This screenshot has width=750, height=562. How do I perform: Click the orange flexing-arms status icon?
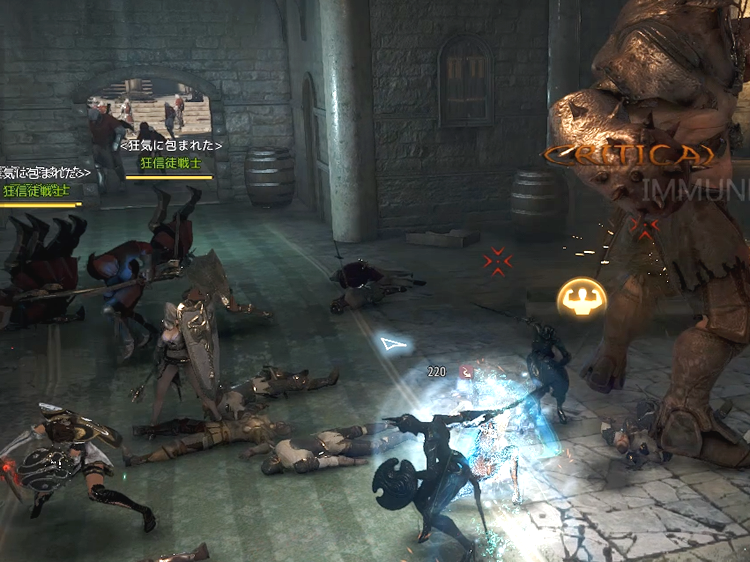(578, 297)
